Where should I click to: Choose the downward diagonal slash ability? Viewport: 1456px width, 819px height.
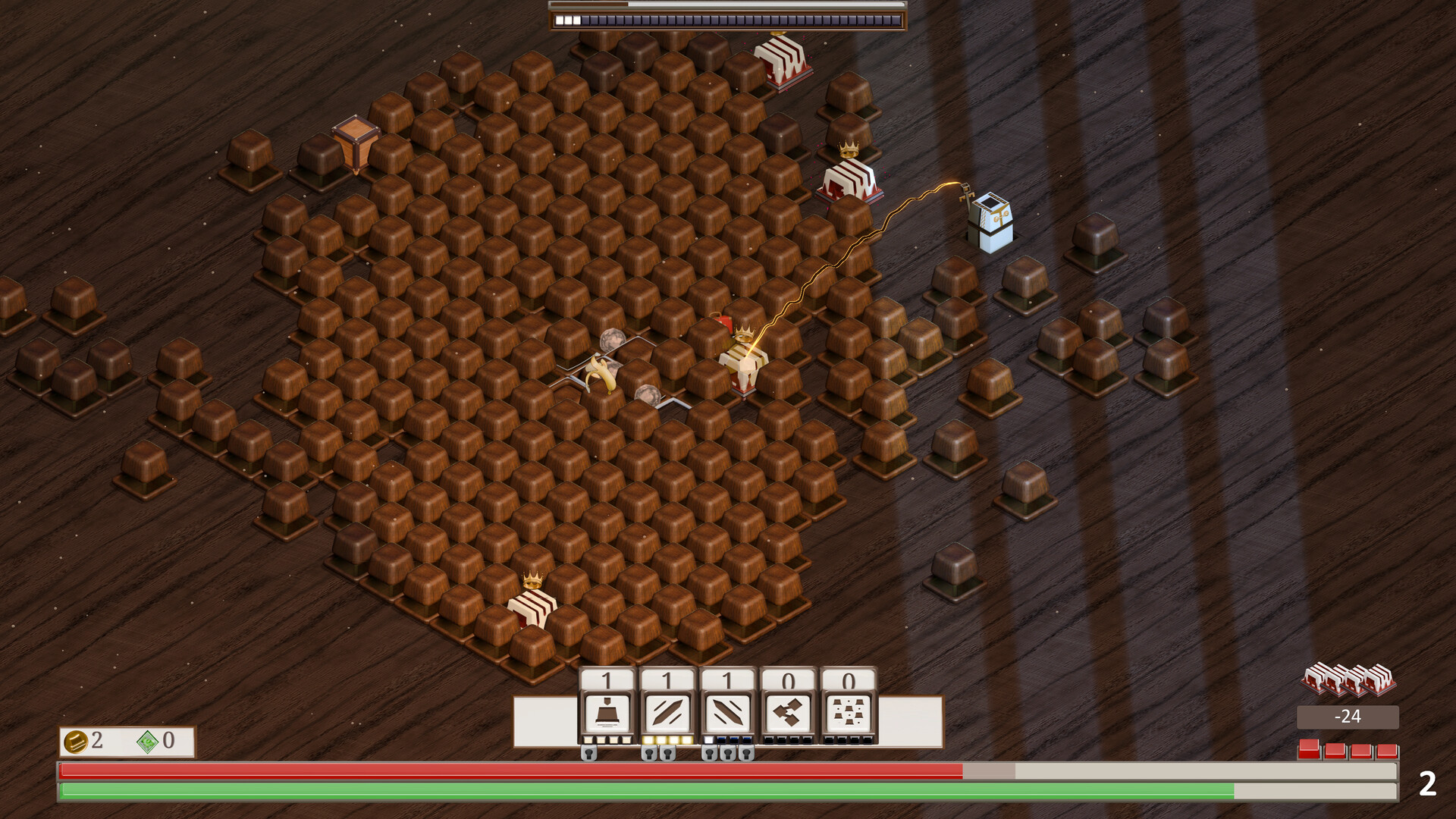coord(728,713)
